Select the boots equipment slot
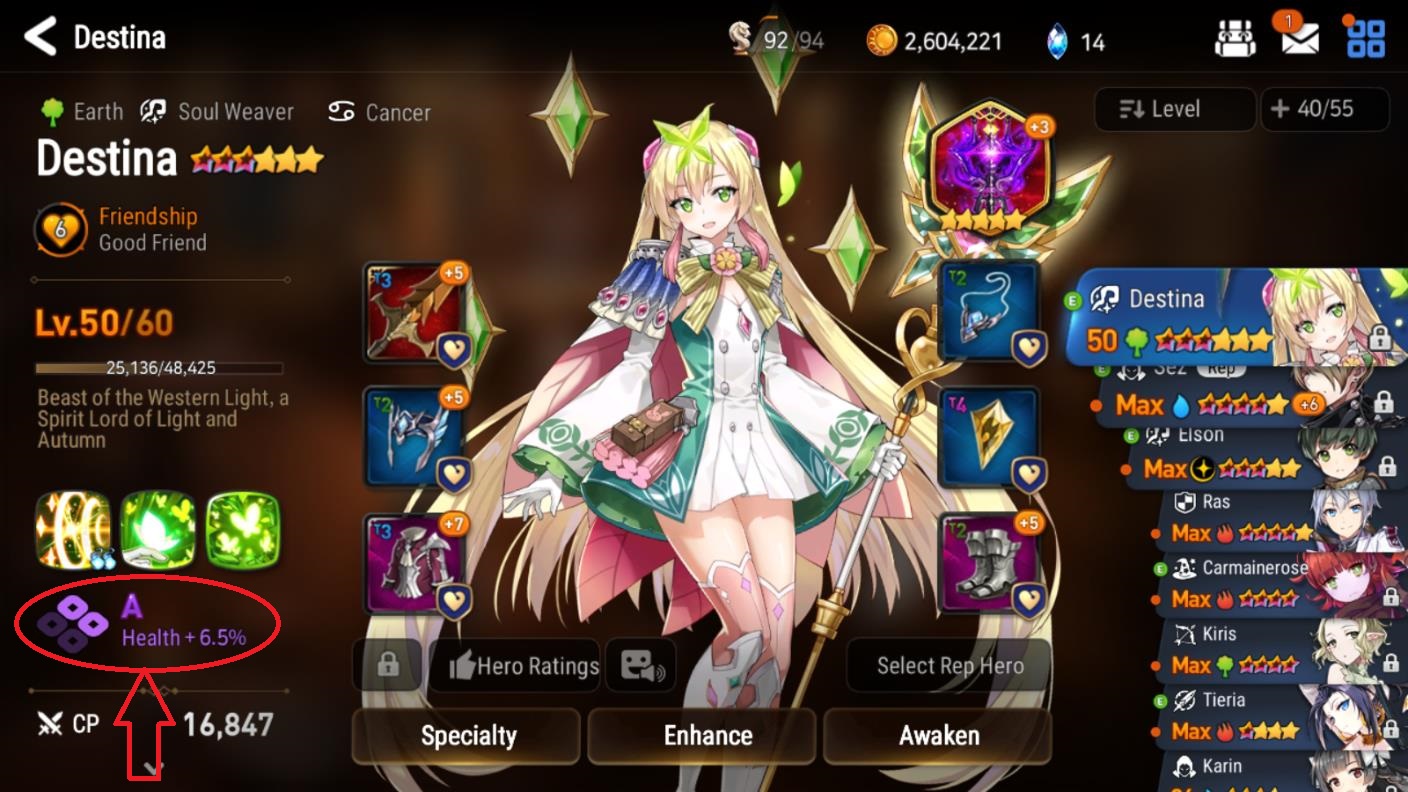 tap(990, 563)
